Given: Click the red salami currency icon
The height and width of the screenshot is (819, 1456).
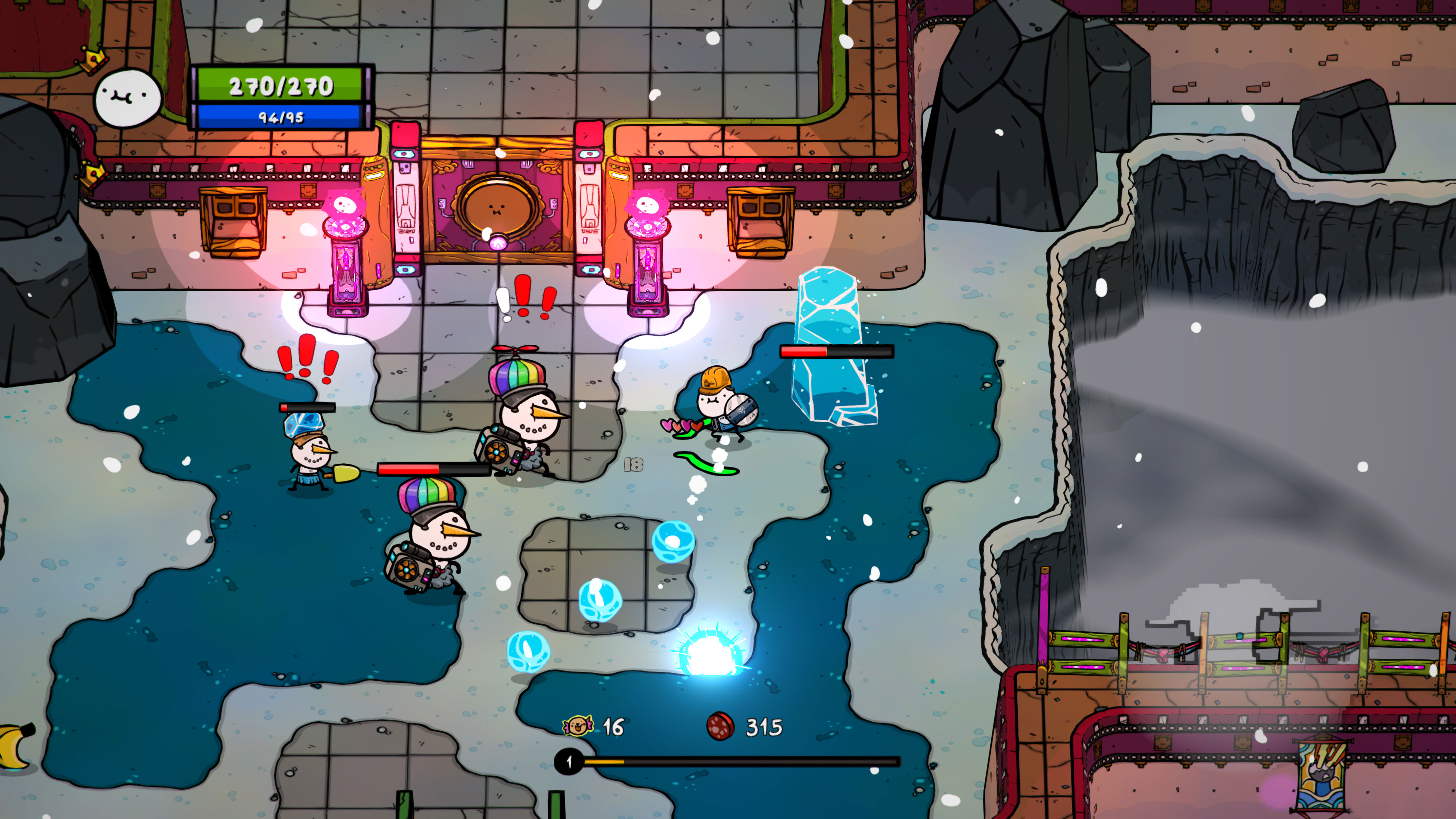Looking at the screenshot, I should point(721,726).
